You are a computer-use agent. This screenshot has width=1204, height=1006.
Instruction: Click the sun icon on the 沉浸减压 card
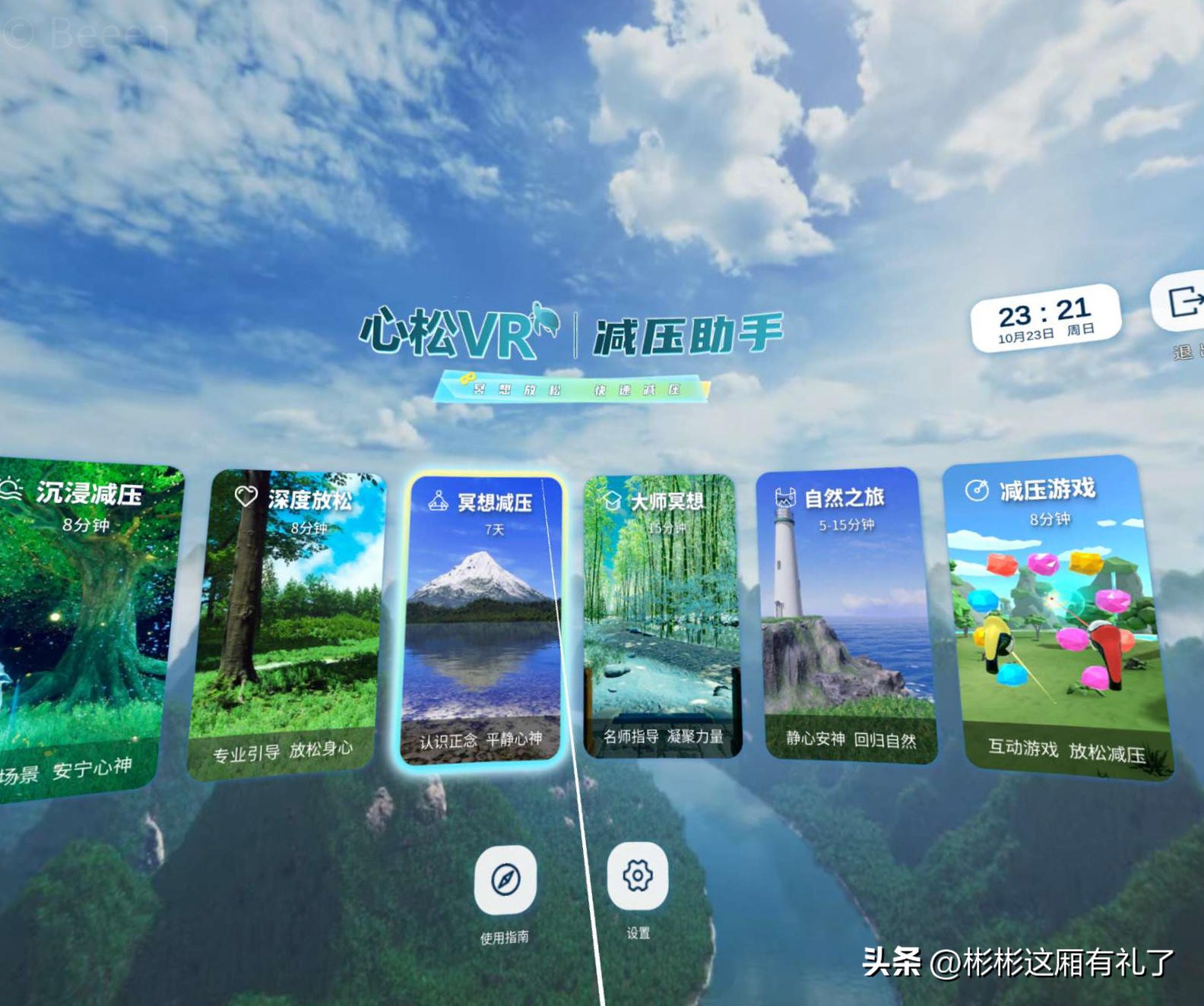(x=13, y=492)
